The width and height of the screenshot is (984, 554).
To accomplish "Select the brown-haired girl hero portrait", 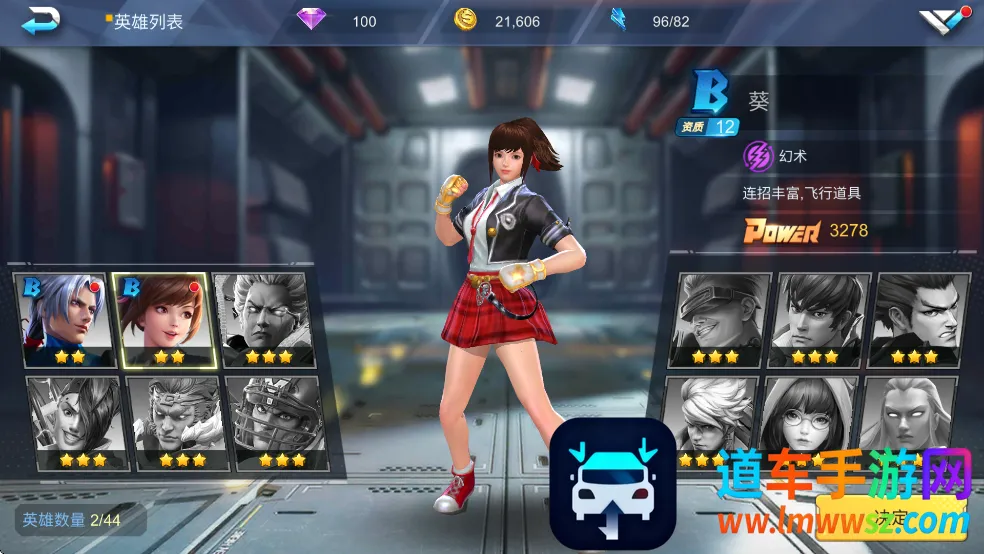I will [163, 320].
